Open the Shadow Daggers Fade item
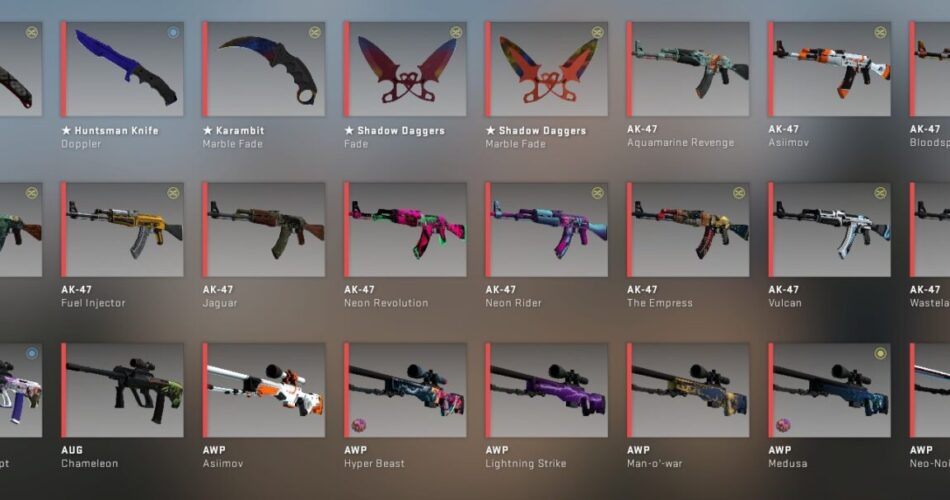The width and height of the screenshot is (950, 500). pos(407,69)
